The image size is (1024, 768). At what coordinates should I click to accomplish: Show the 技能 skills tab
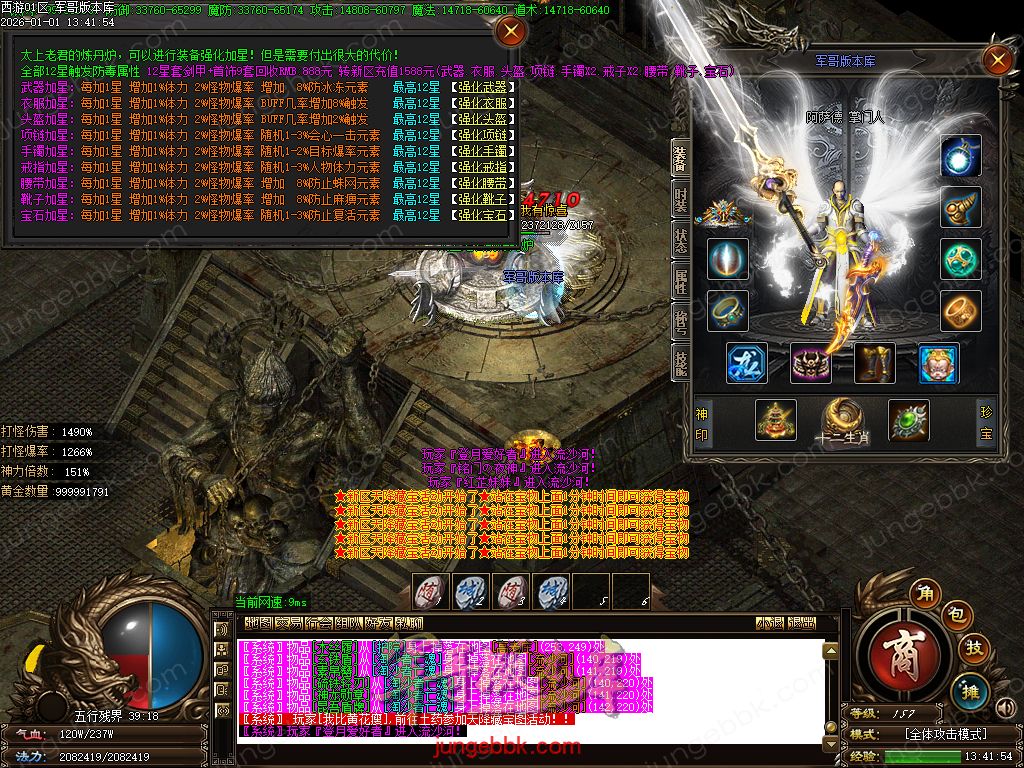[x=681, y=364]
